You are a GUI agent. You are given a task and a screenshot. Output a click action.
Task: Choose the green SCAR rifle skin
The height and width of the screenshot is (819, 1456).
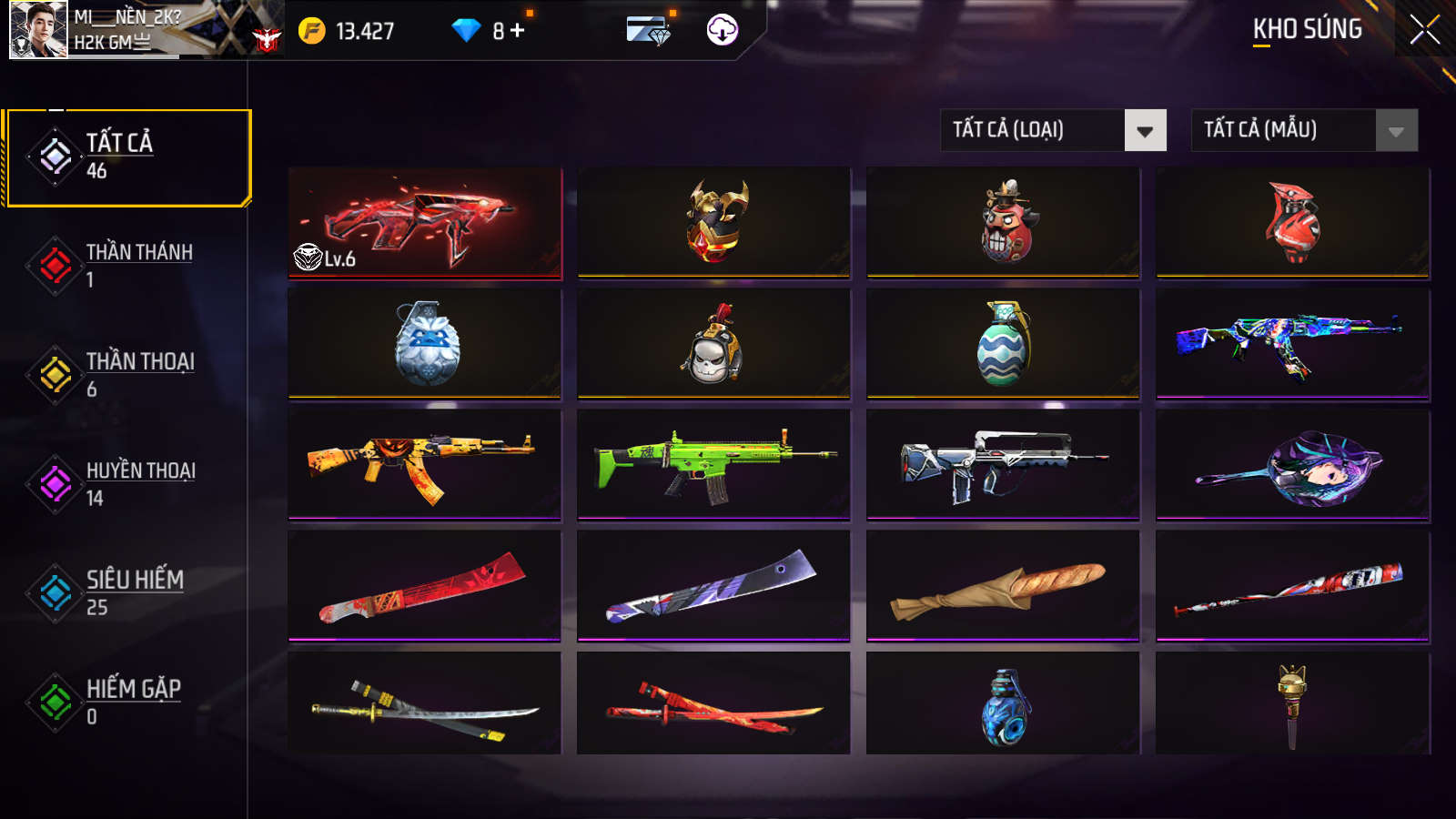[x=713, y=464]
